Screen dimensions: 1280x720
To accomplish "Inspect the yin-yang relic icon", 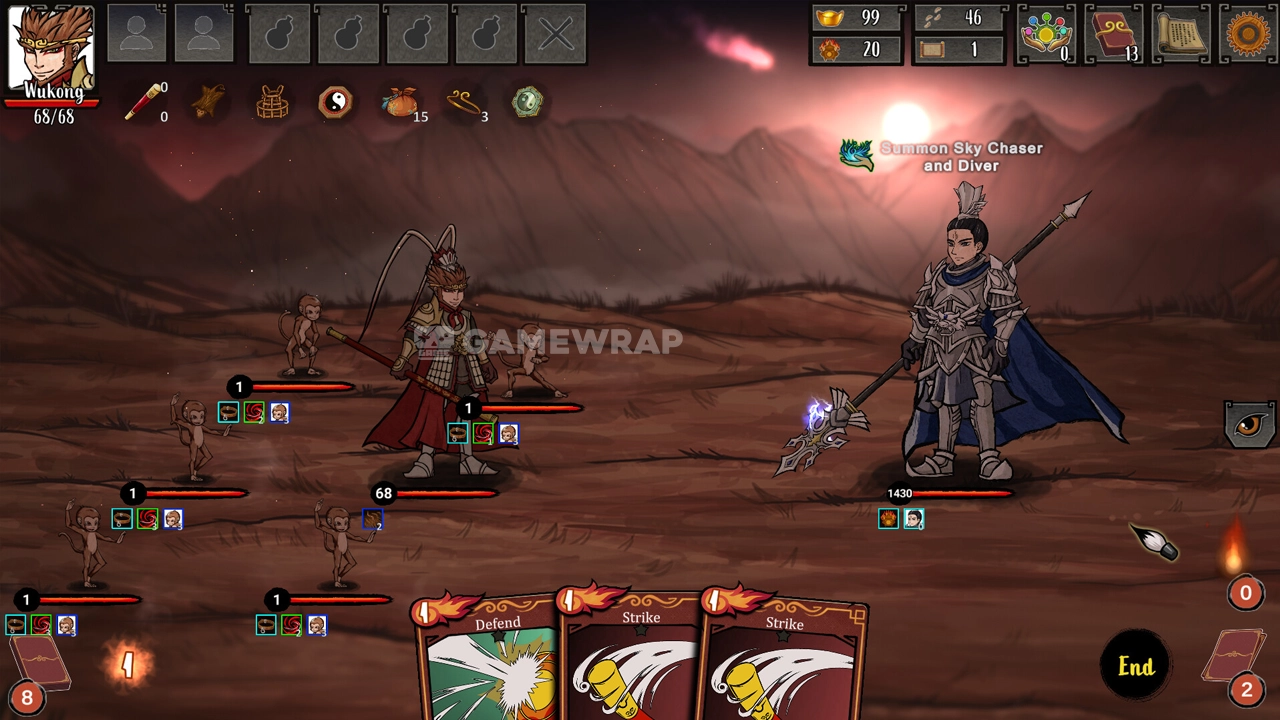I will (335, 103).
